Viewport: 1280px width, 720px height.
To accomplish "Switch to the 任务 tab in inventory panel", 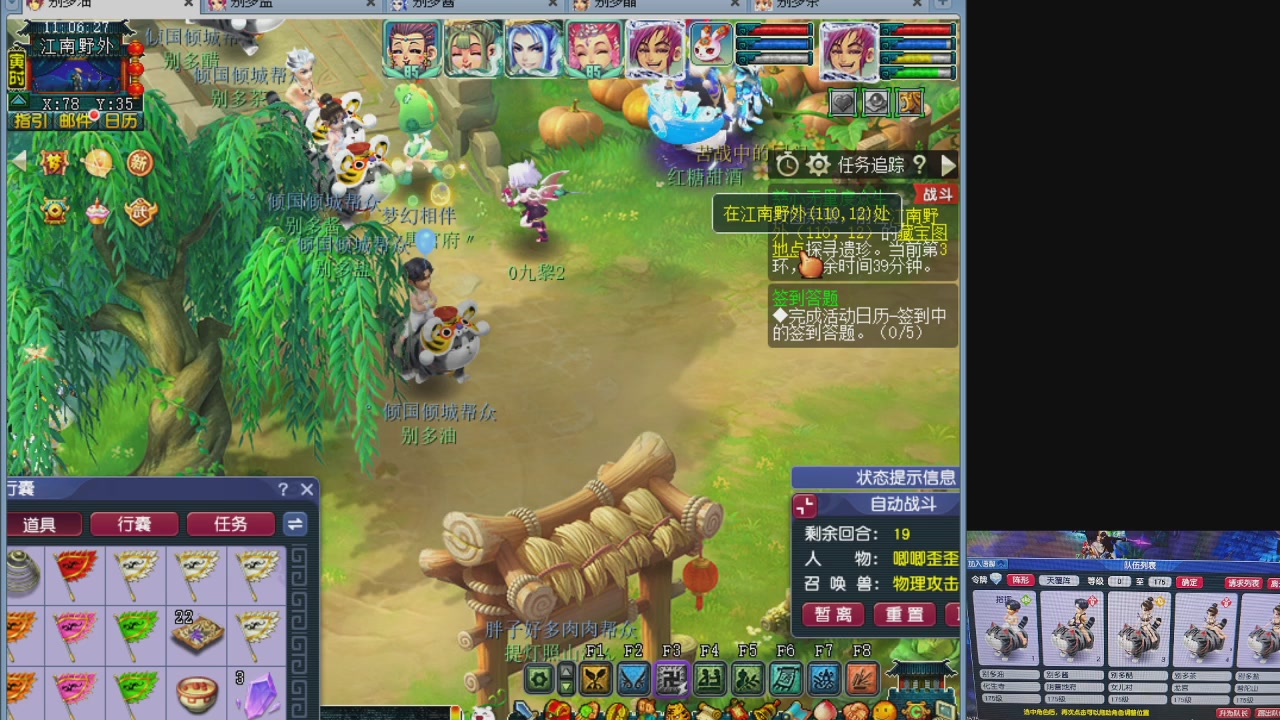I will coord(230,523).
